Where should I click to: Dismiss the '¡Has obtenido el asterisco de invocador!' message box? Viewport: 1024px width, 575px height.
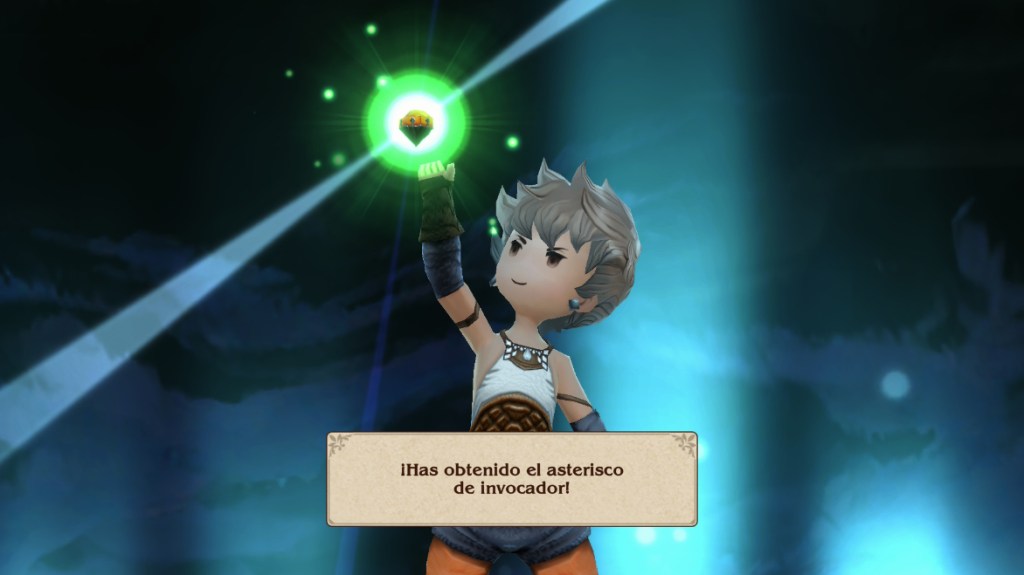511,478
